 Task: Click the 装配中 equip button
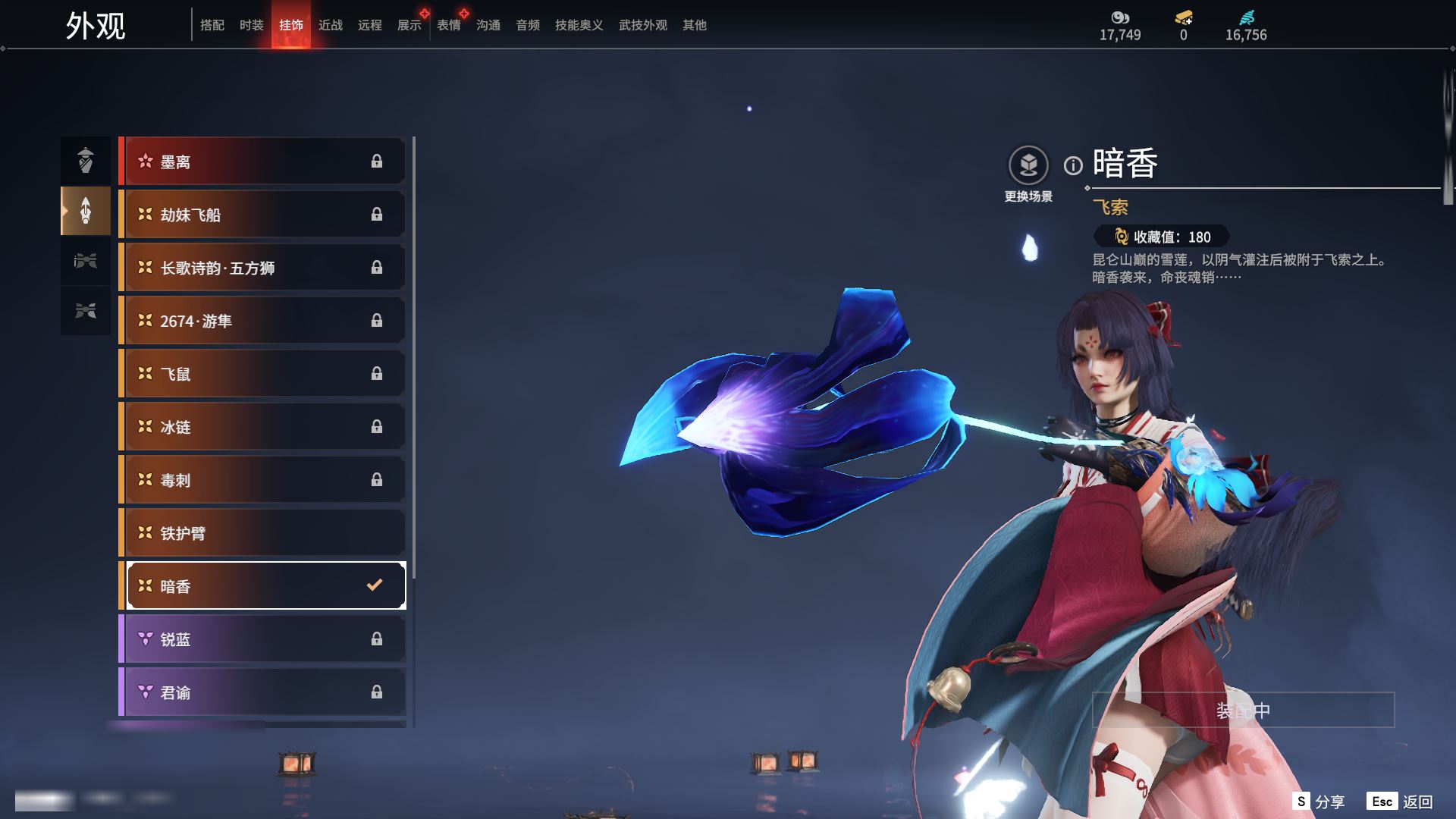(x=1243, y=711)
